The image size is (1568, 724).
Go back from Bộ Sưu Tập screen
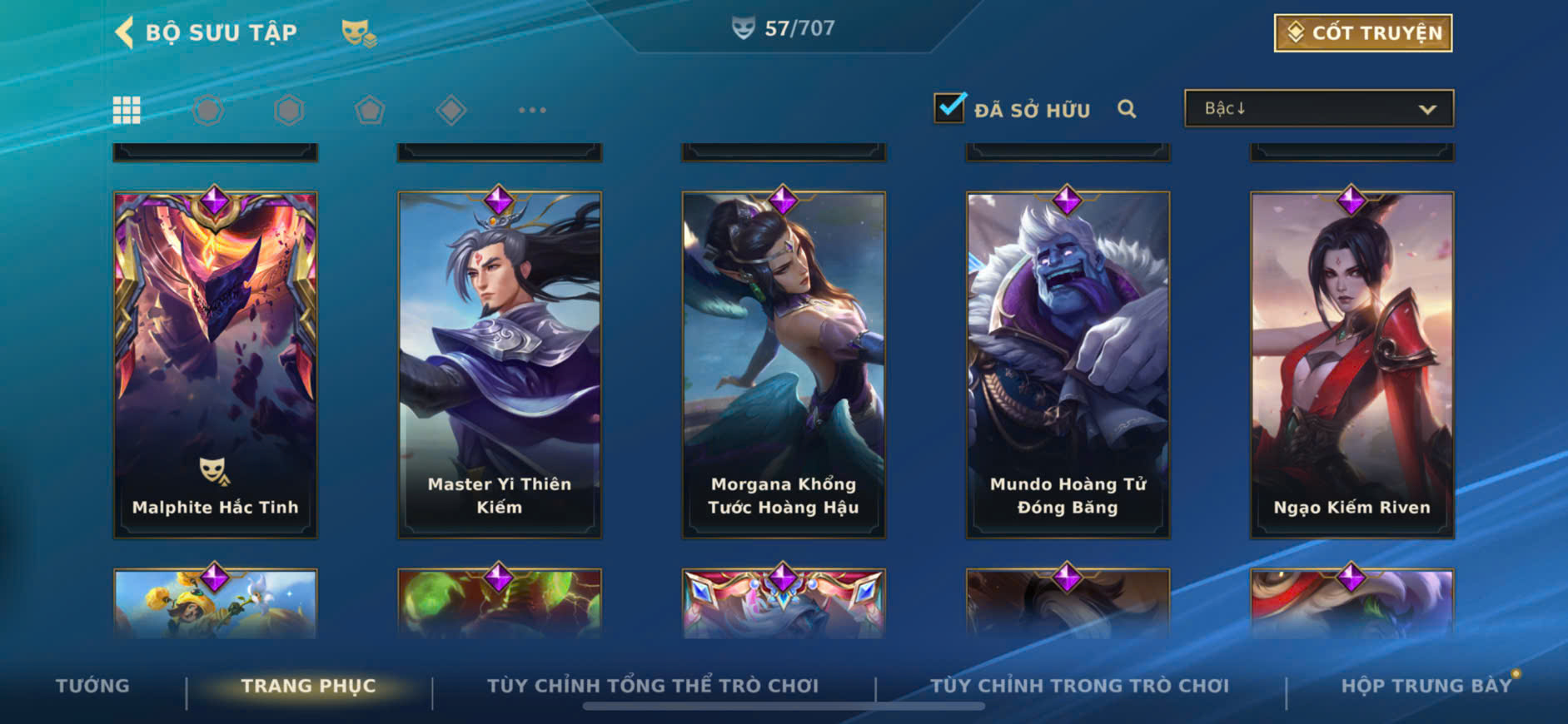coord(125,32)
